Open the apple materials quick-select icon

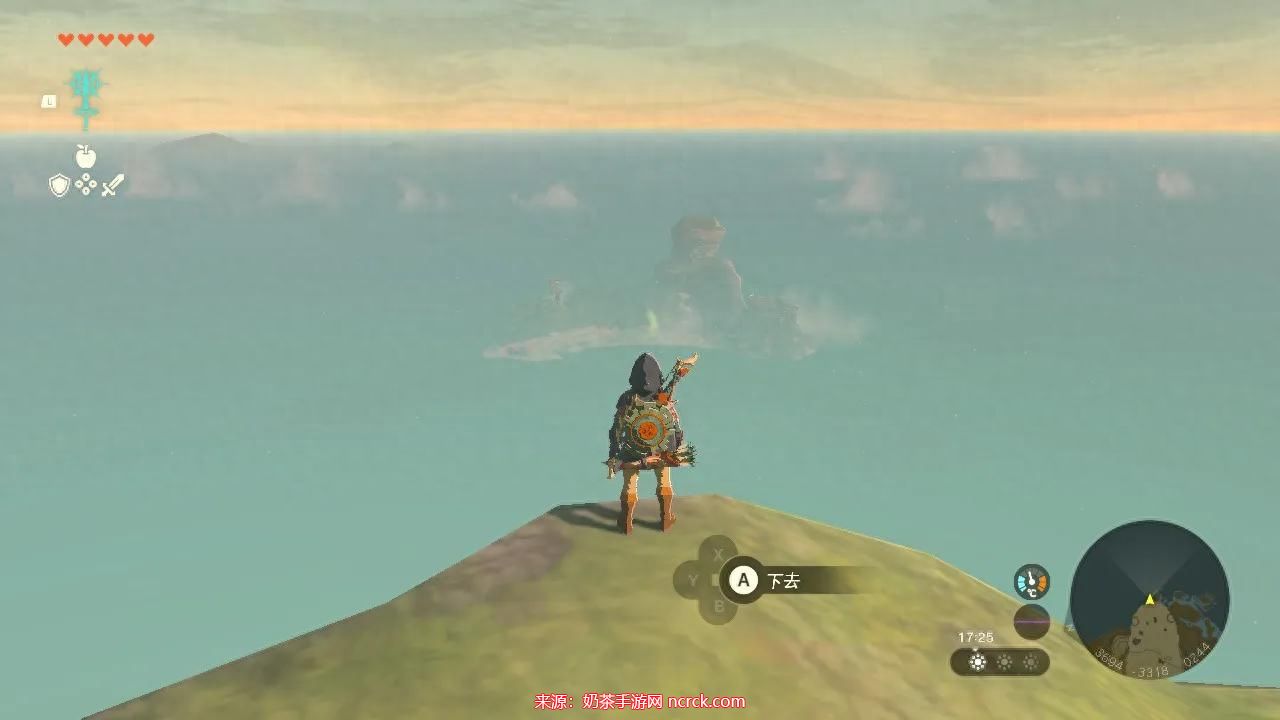85,156
